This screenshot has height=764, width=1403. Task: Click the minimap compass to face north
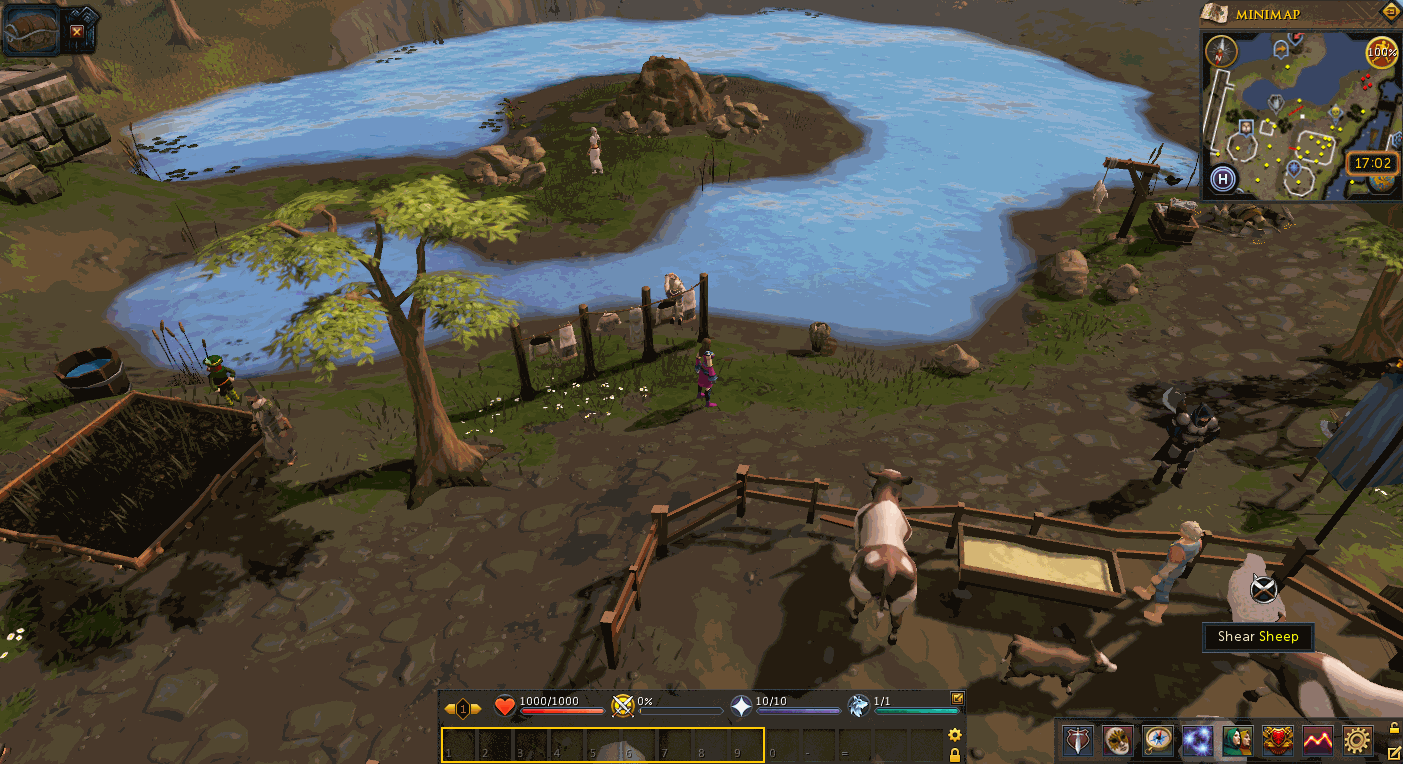click(1221, 51)
